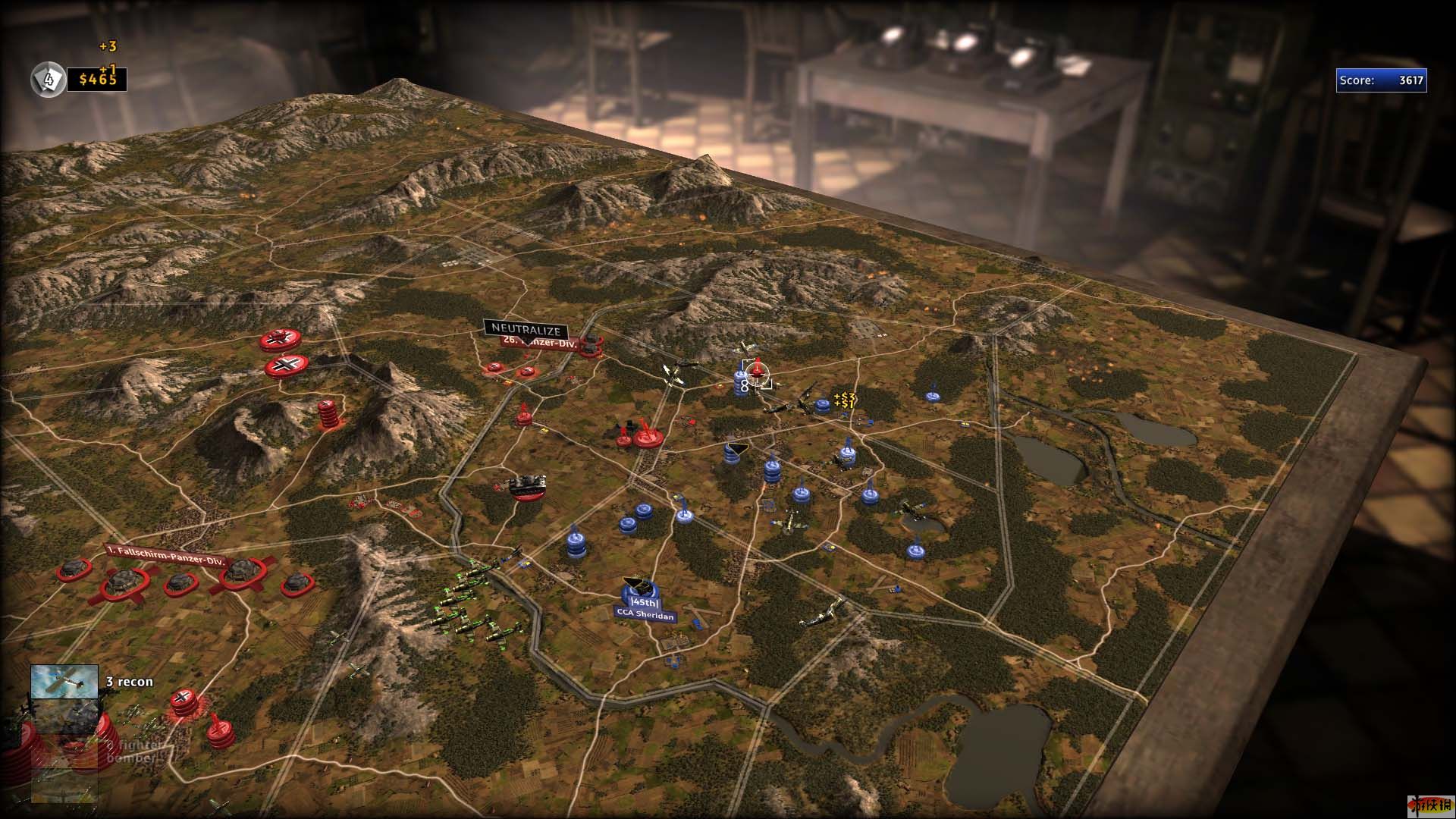Click the NEUTRALIZE objective marker

(526, 329)
